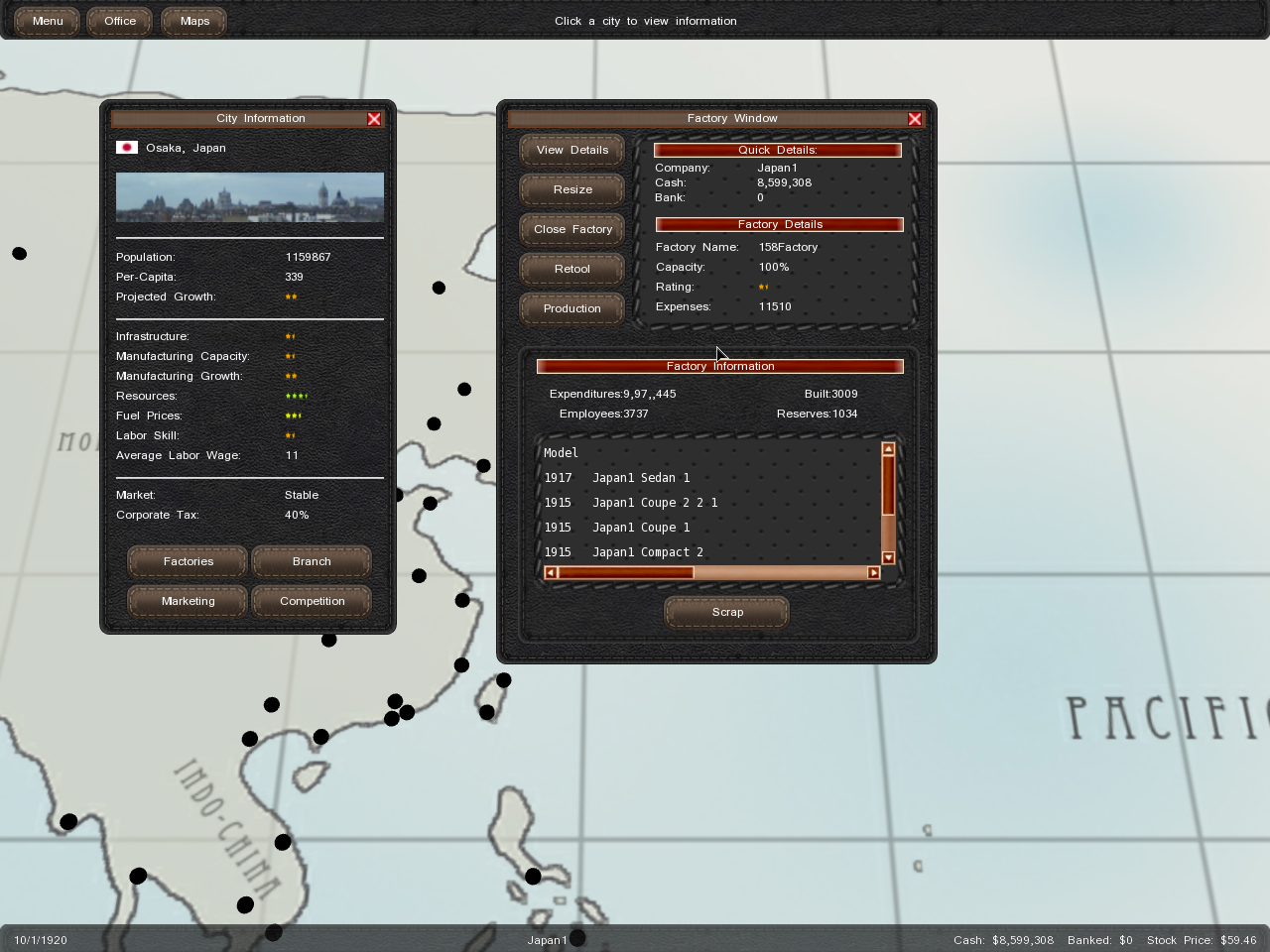Choose Close Factory
This screenshot has height=952, width=1270.
point(572,229)
